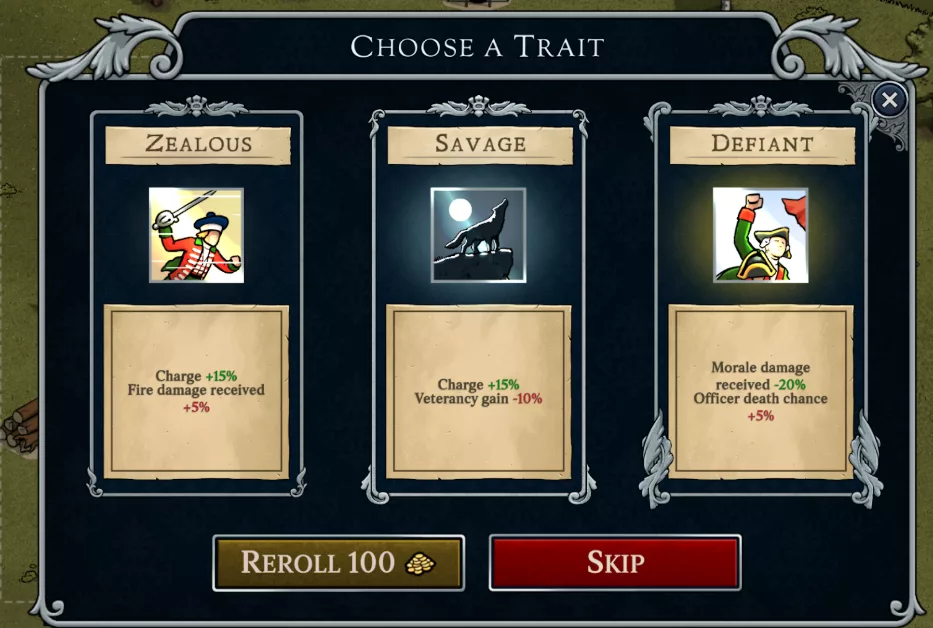
Task: Reroll traits for 100 gold
Action: click(338, 563)
